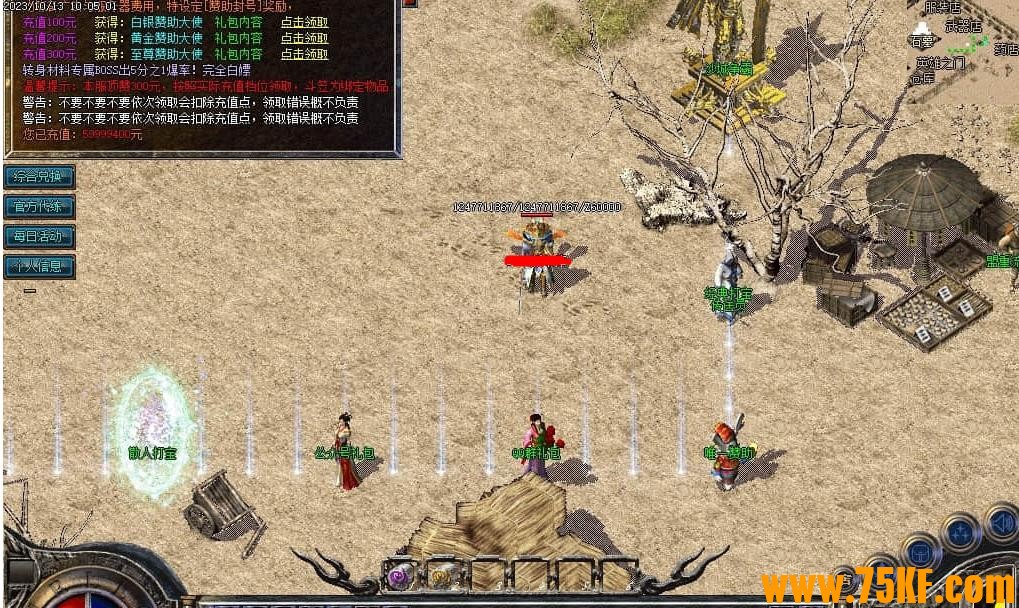Screen dimensions: 1019x608
Task: Open the 个人信息 personal info panel
Action: click(39, 267)
